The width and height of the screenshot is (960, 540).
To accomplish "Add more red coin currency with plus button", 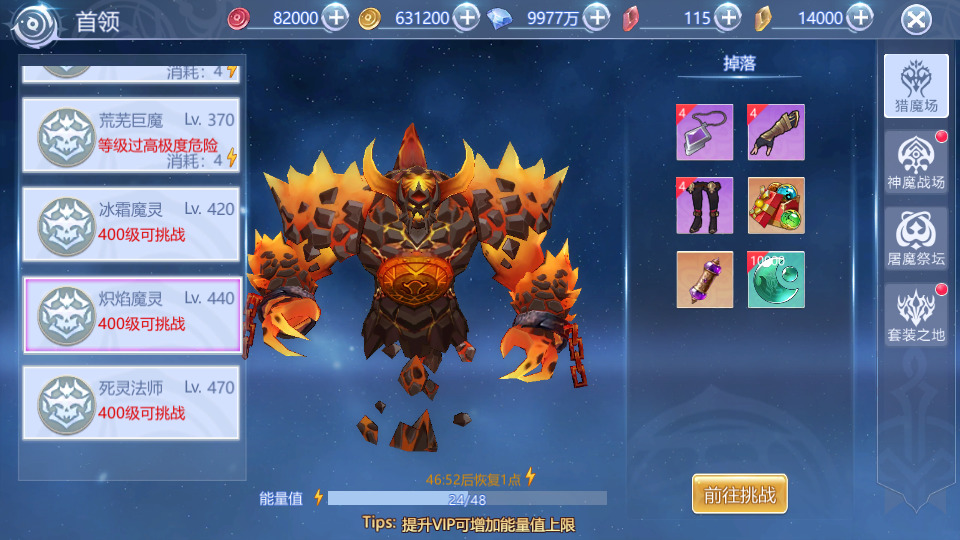I will click(x=337, y=17).
